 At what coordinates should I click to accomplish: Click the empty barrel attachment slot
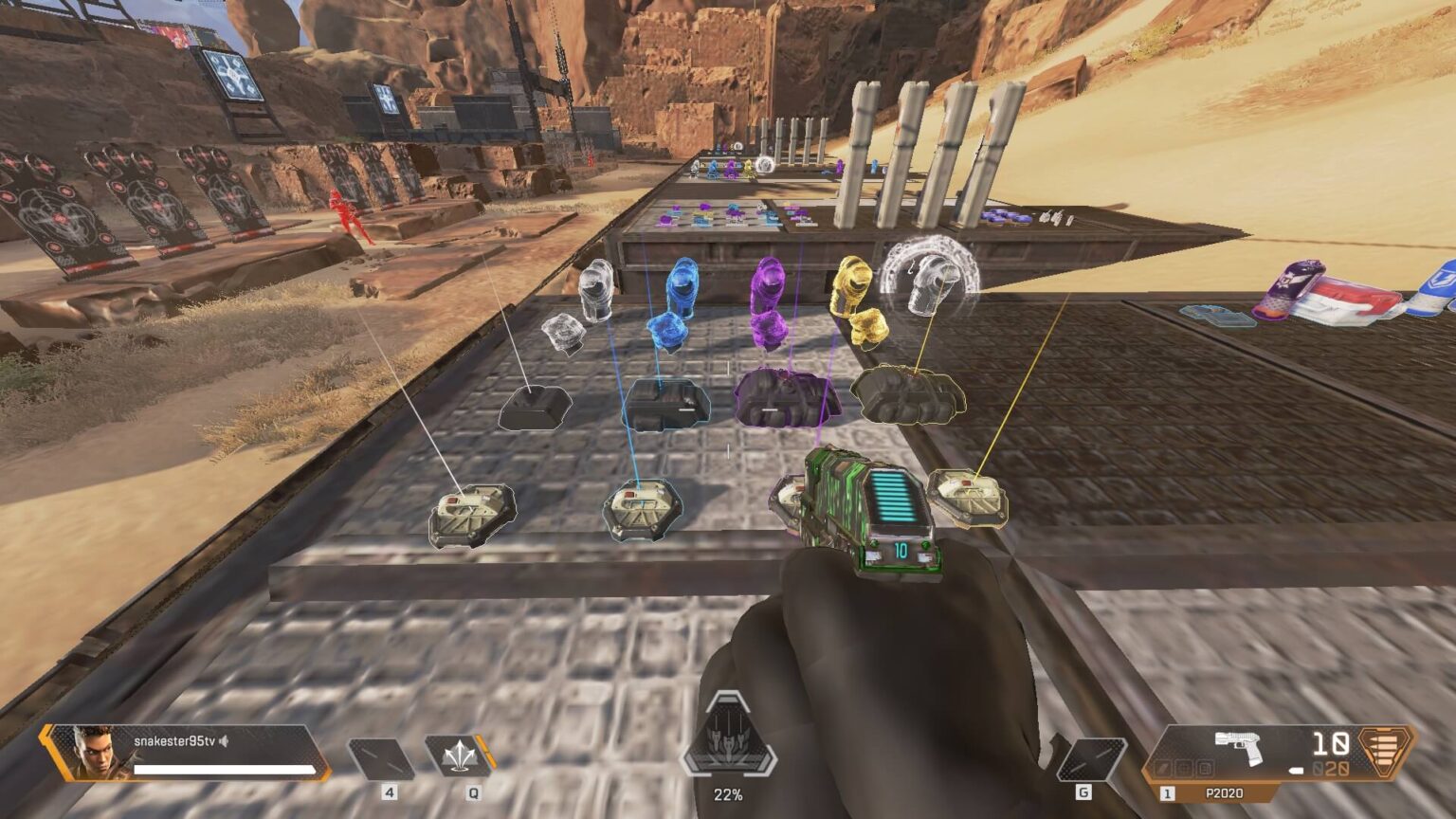coord(1162,768)
